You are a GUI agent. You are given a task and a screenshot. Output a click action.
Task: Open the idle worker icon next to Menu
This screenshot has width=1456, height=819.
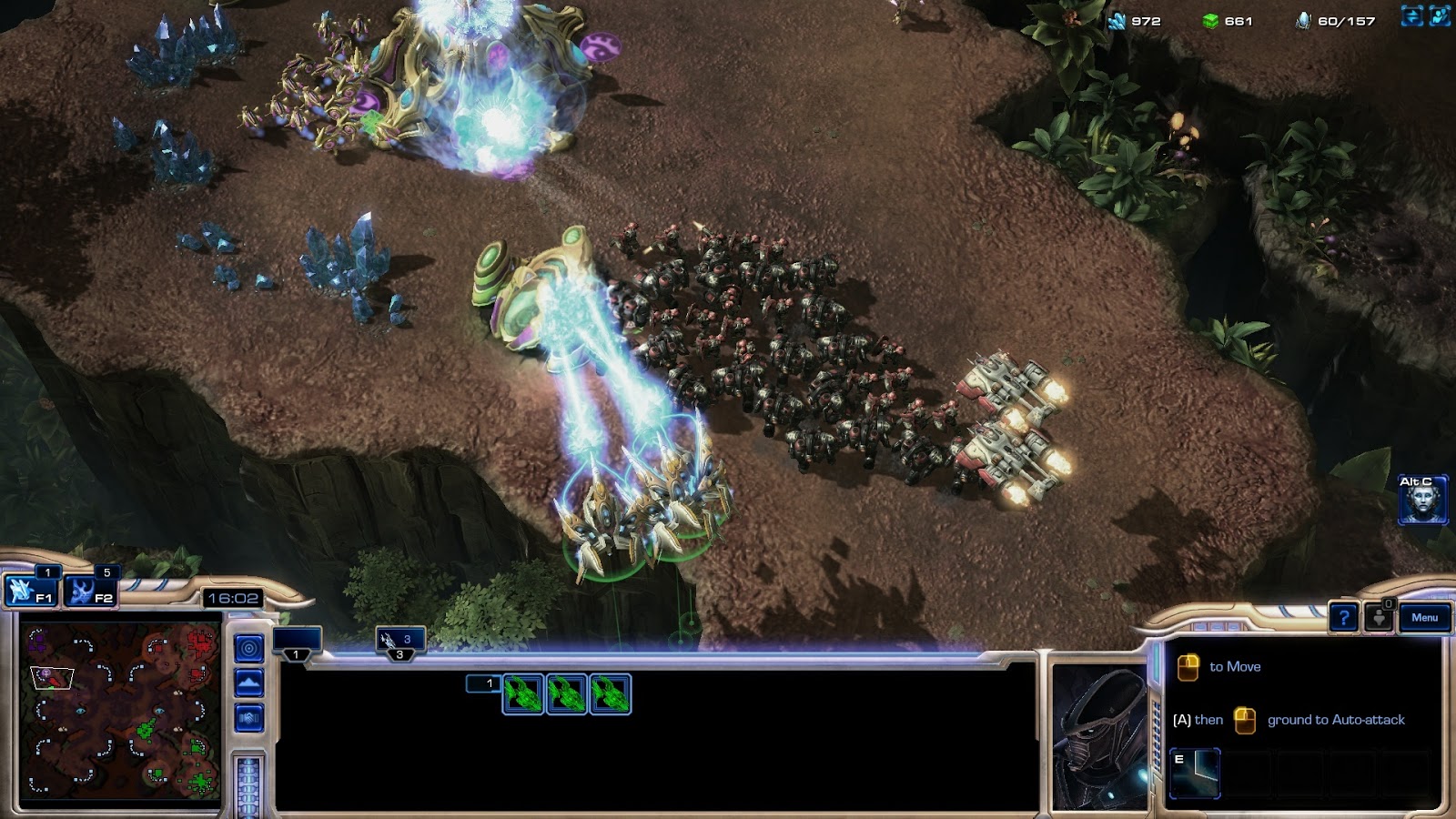pyautogui.click(x=1379, y=619)
